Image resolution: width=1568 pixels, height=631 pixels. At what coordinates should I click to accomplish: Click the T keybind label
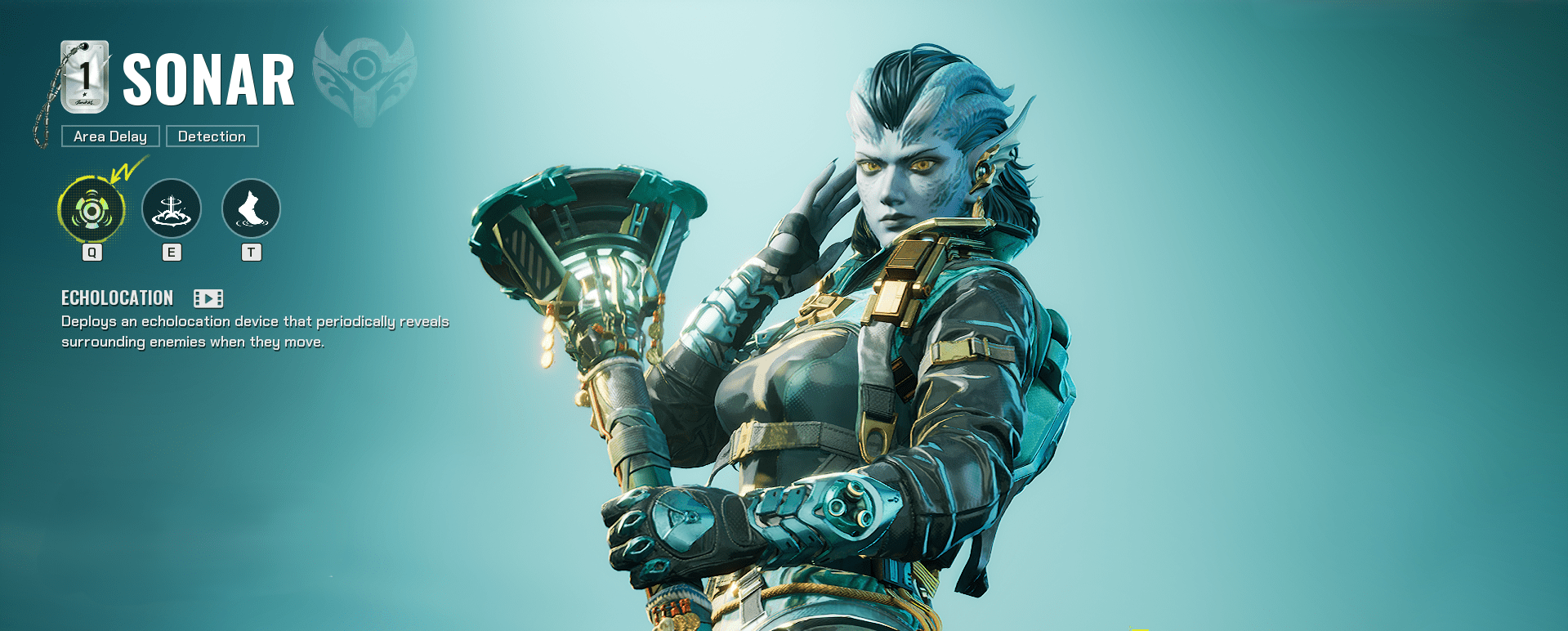click(250, 253)
